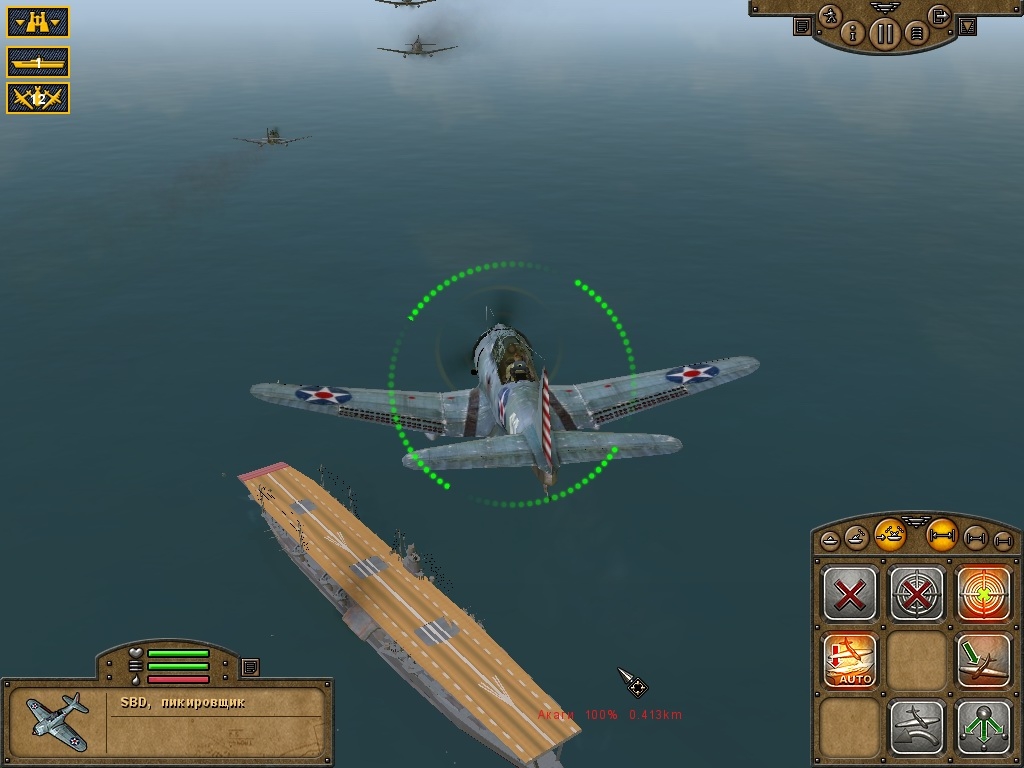Choose the crossed-out crosshair cease-fire order
Viewport: 1024px width, 768px height.
coord(917,594)
